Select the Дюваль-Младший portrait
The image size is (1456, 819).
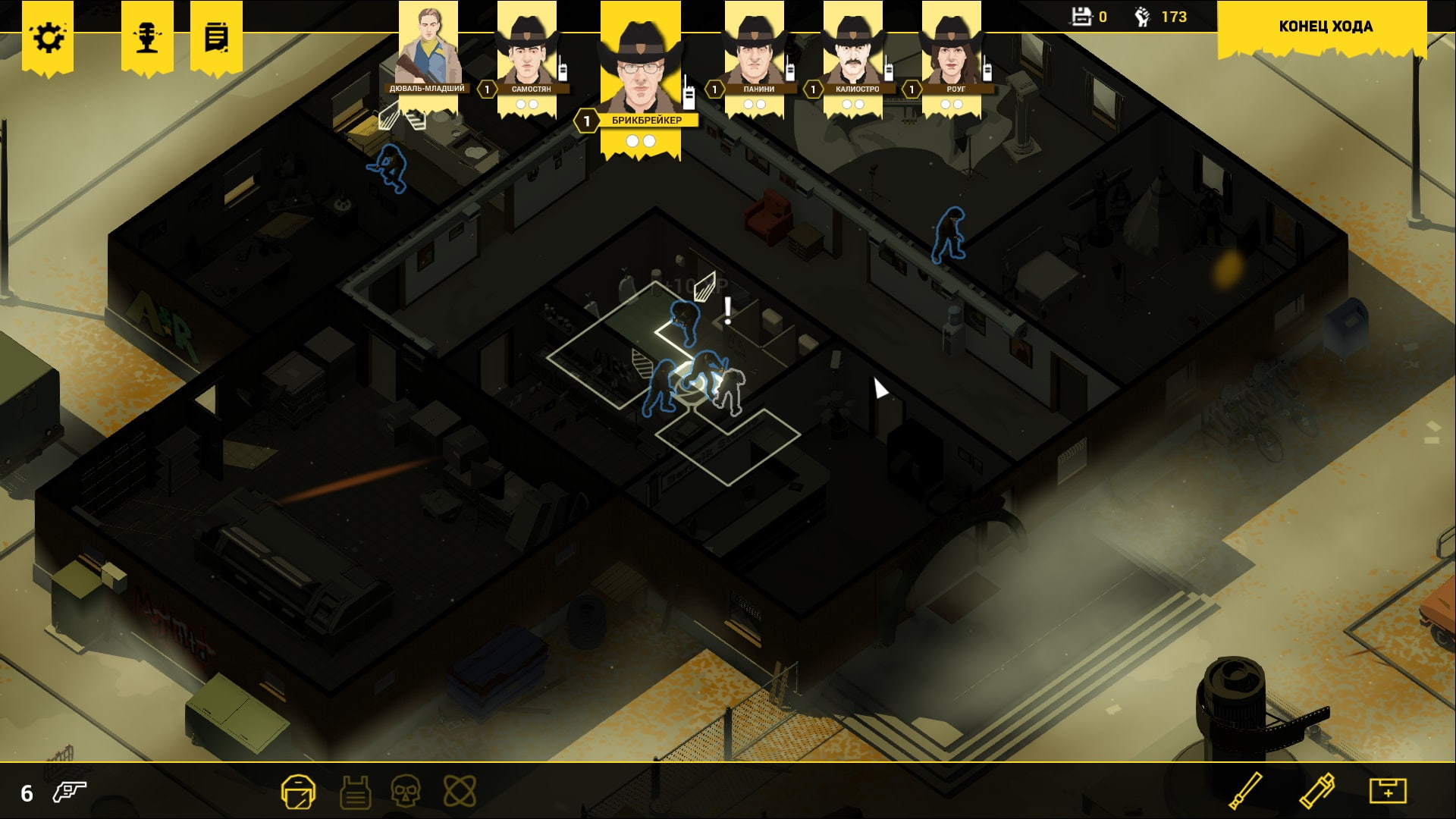pyautogui.click(x=428, y=47)
